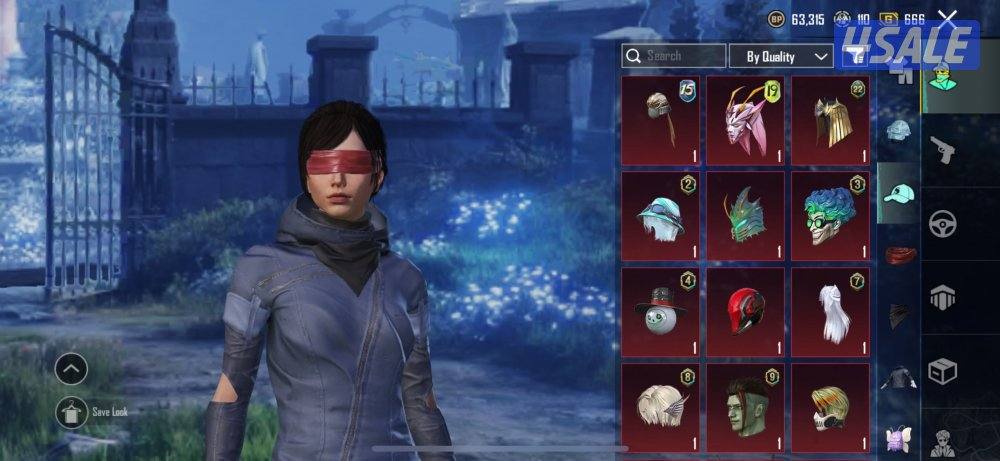Expand the up-arrow button above Save Look

[71, 370]
